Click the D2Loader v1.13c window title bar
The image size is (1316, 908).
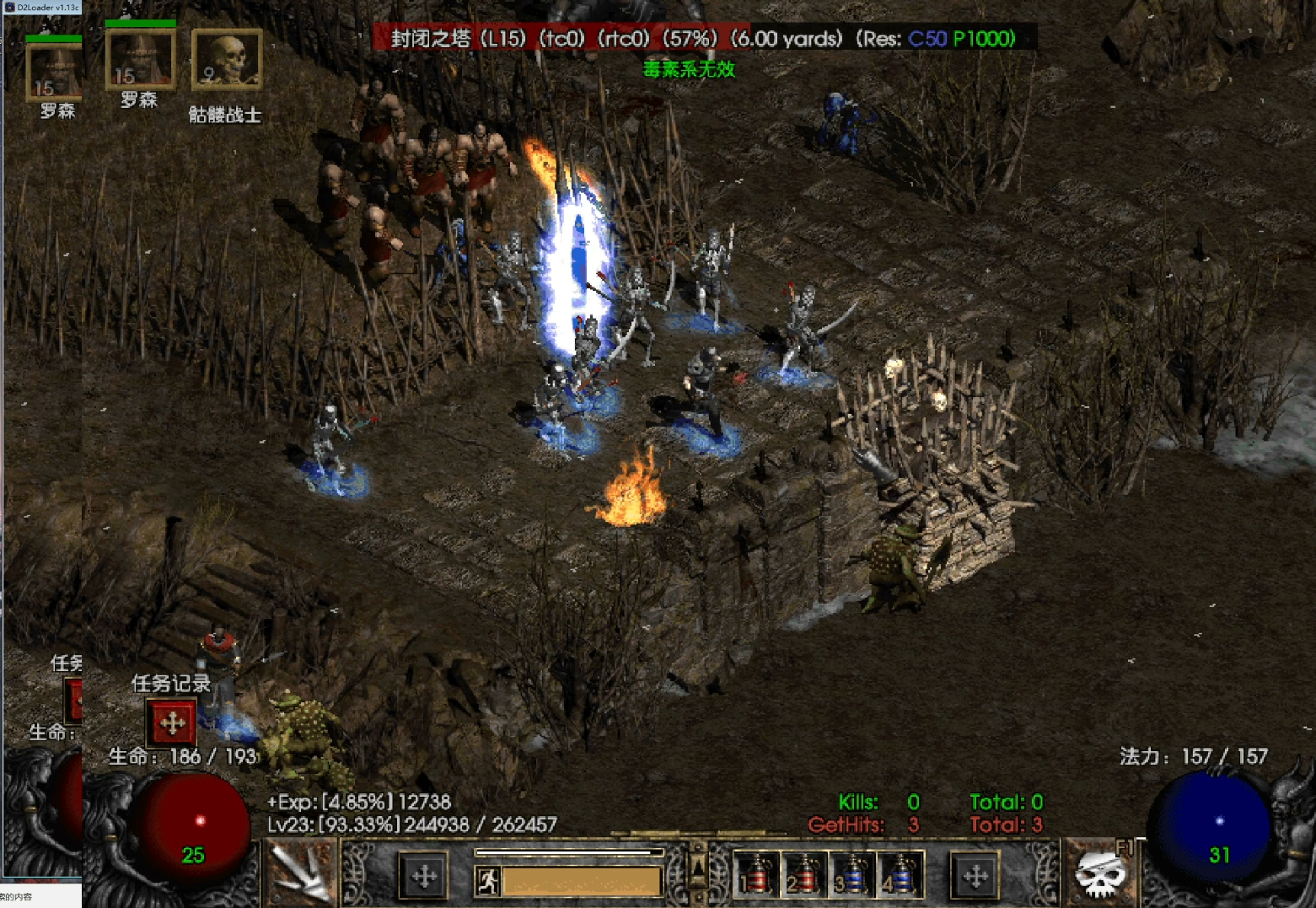pos(42,7)
